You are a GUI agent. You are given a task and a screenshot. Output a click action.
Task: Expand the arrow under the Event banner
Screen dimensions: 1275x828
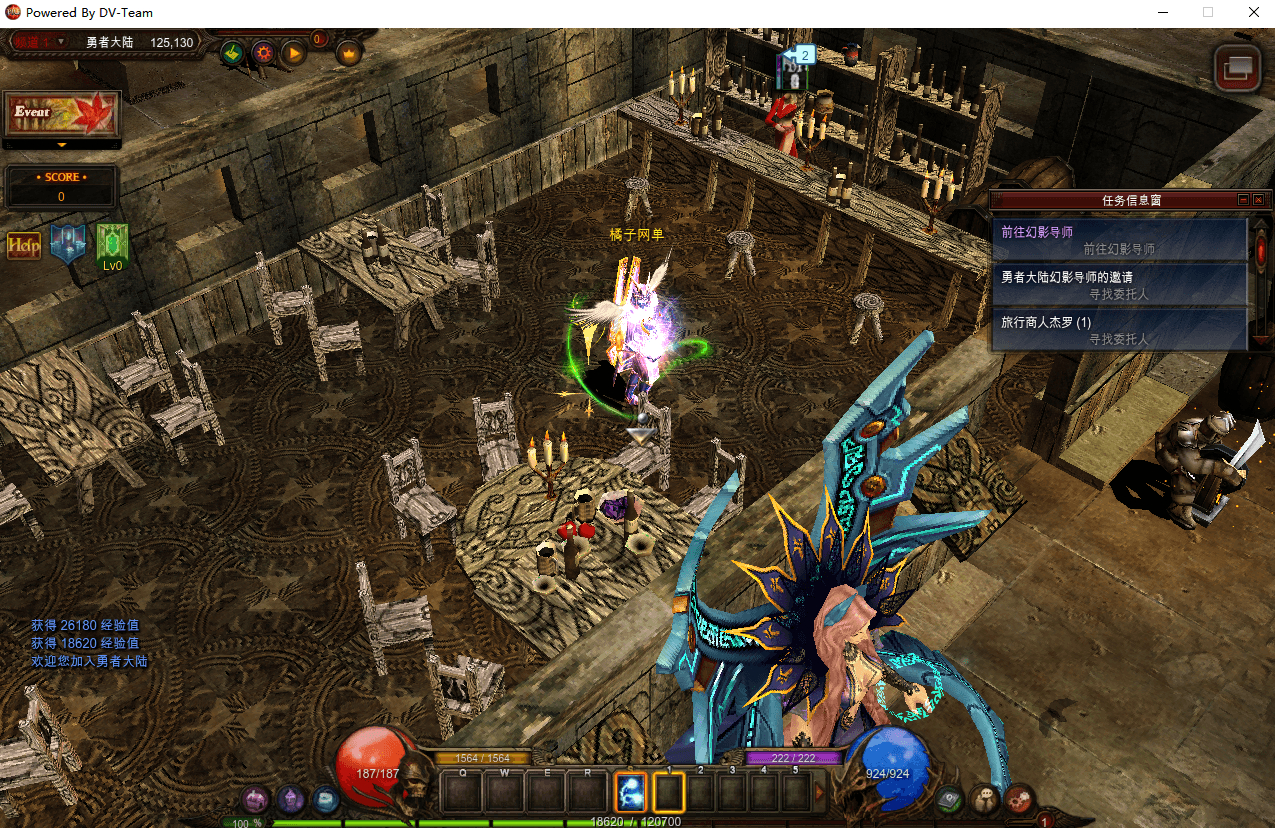(61, 145)
